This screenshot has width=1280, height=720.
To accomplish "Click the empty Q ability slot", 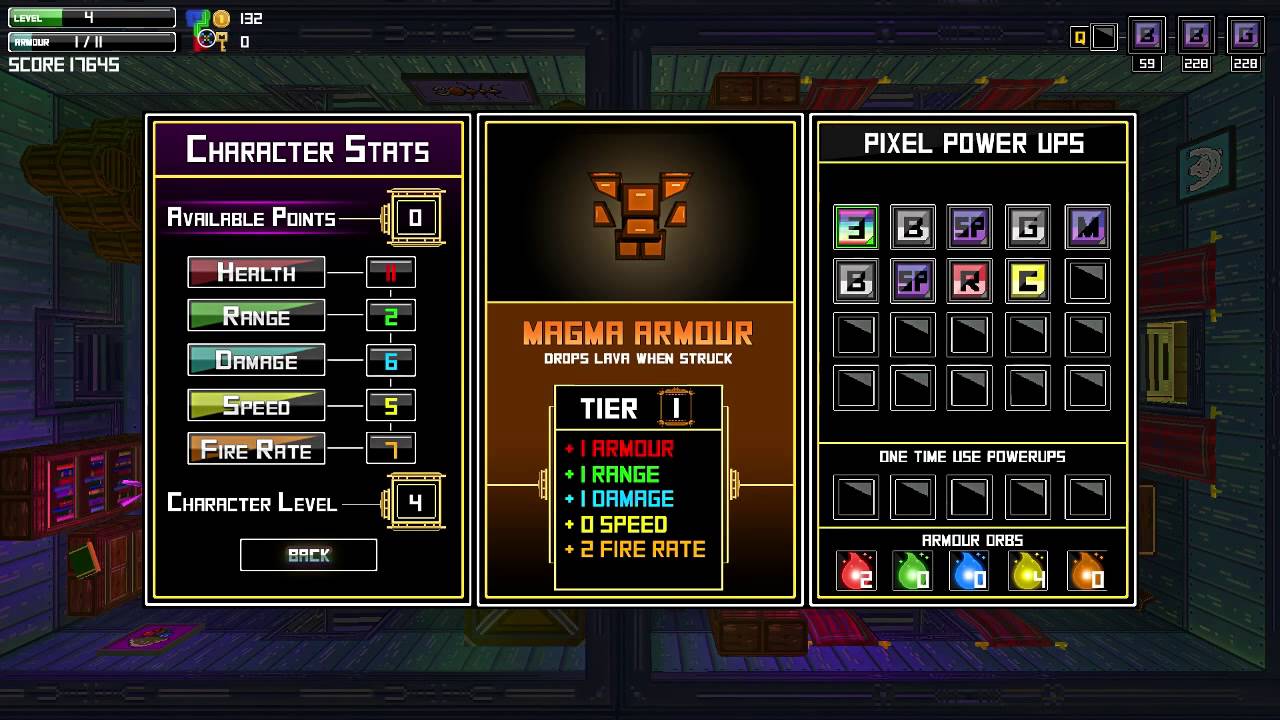I will coord(1103,38).
